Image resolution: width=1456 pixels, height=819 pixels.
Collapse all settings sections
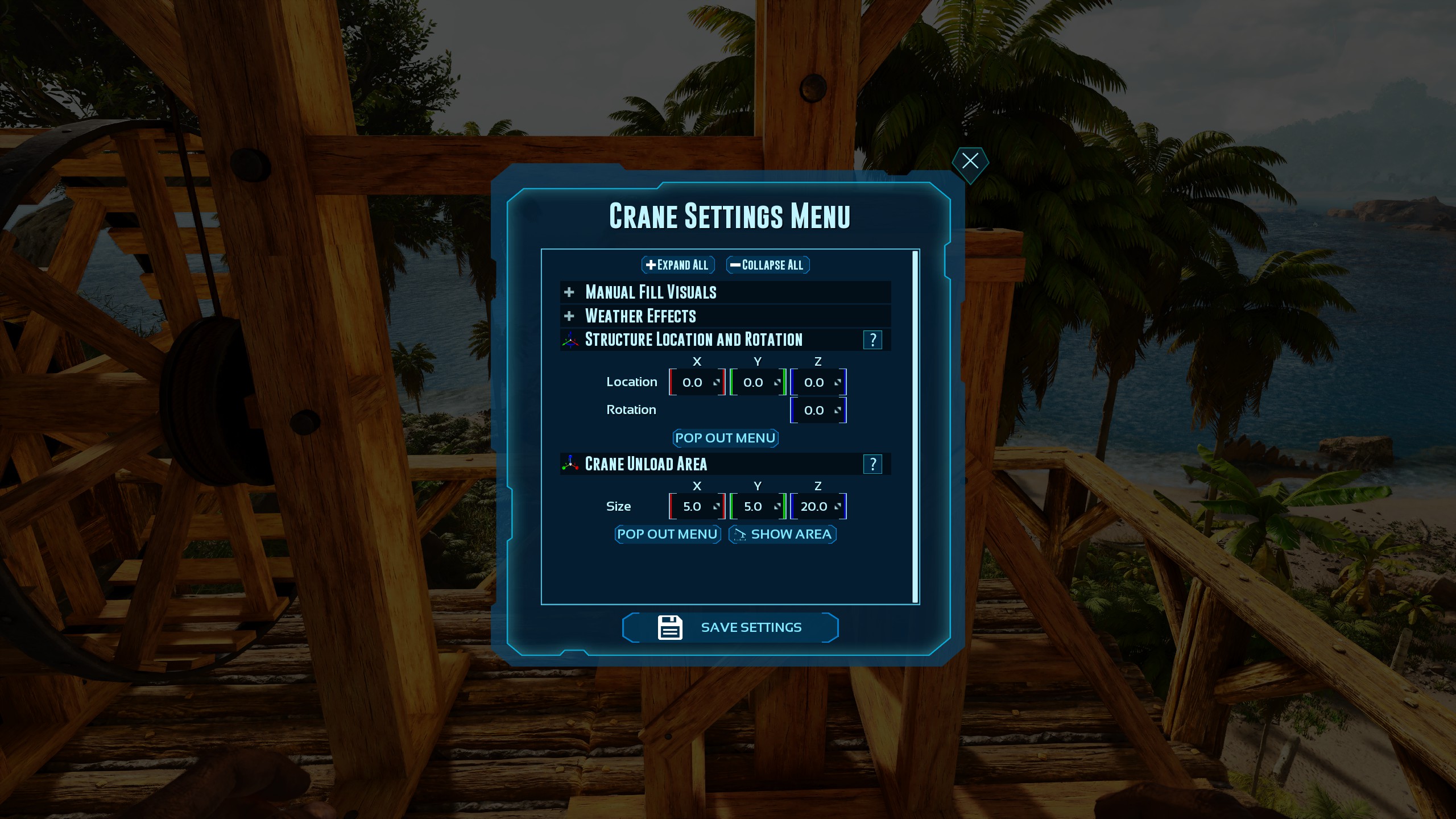pyautogui.click(x=767, y=264)
